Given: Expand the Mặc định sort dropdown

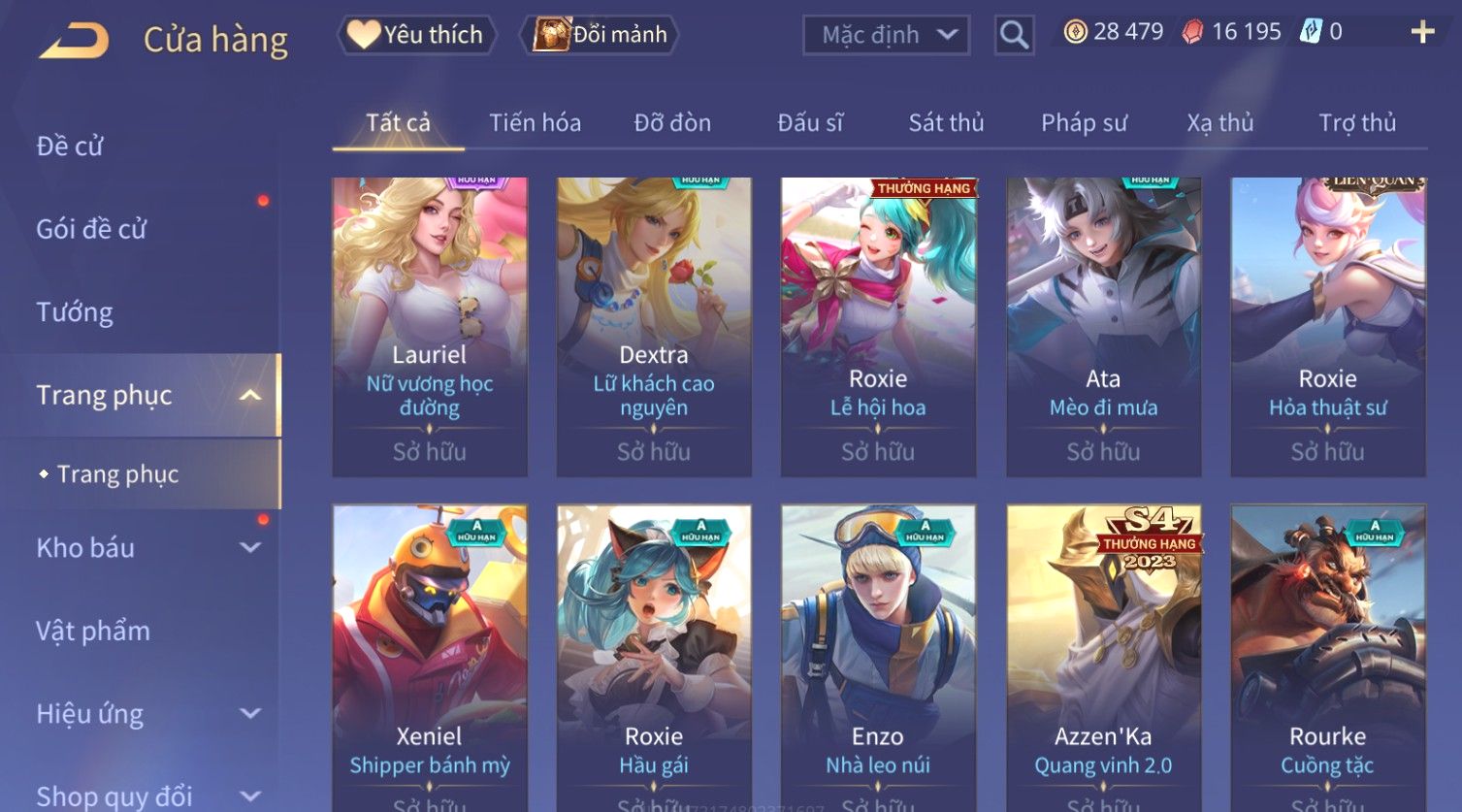Looking at the screenshot, I should [x=886, y=35].
